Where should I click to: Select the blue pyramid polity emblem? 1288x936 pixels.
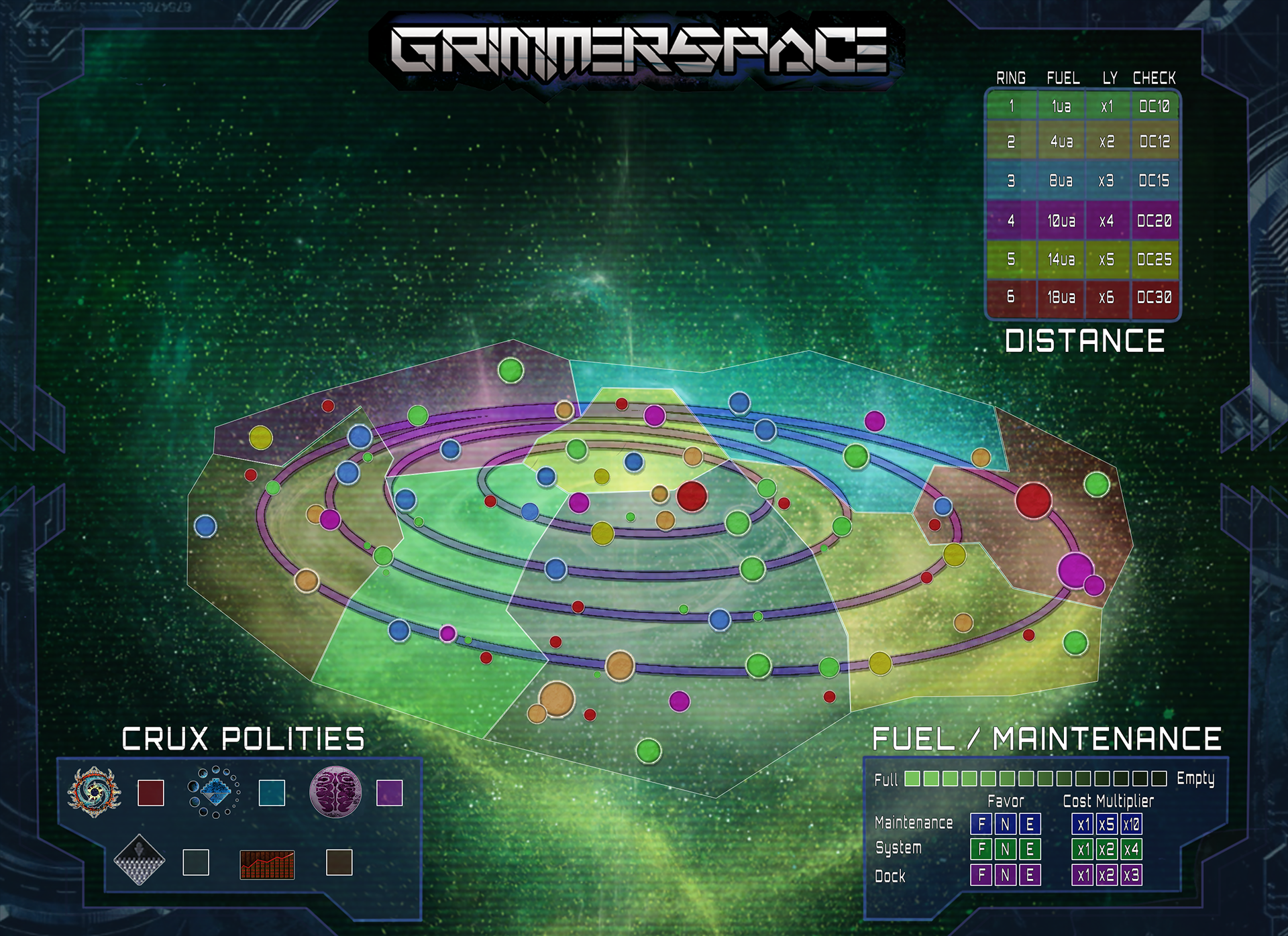pos(215,792)
